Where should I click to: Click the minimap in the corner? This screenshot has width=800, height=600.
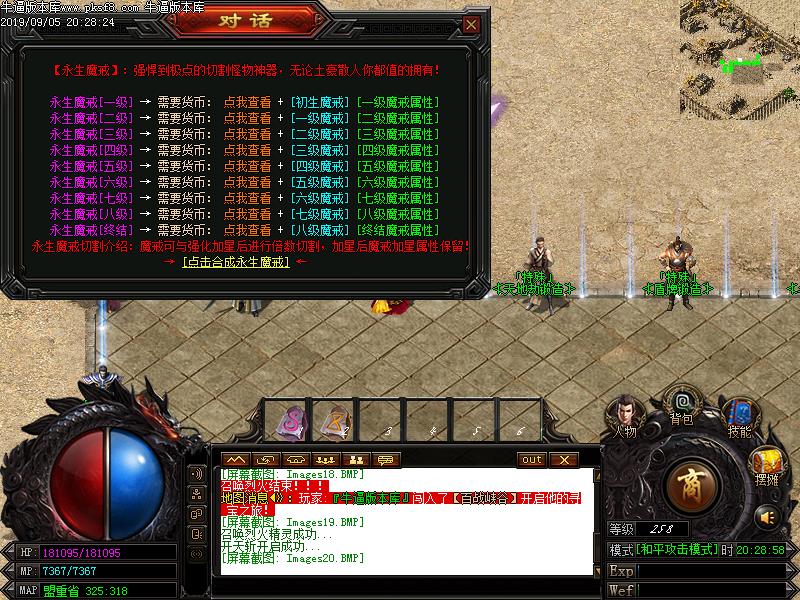(739, 50)
